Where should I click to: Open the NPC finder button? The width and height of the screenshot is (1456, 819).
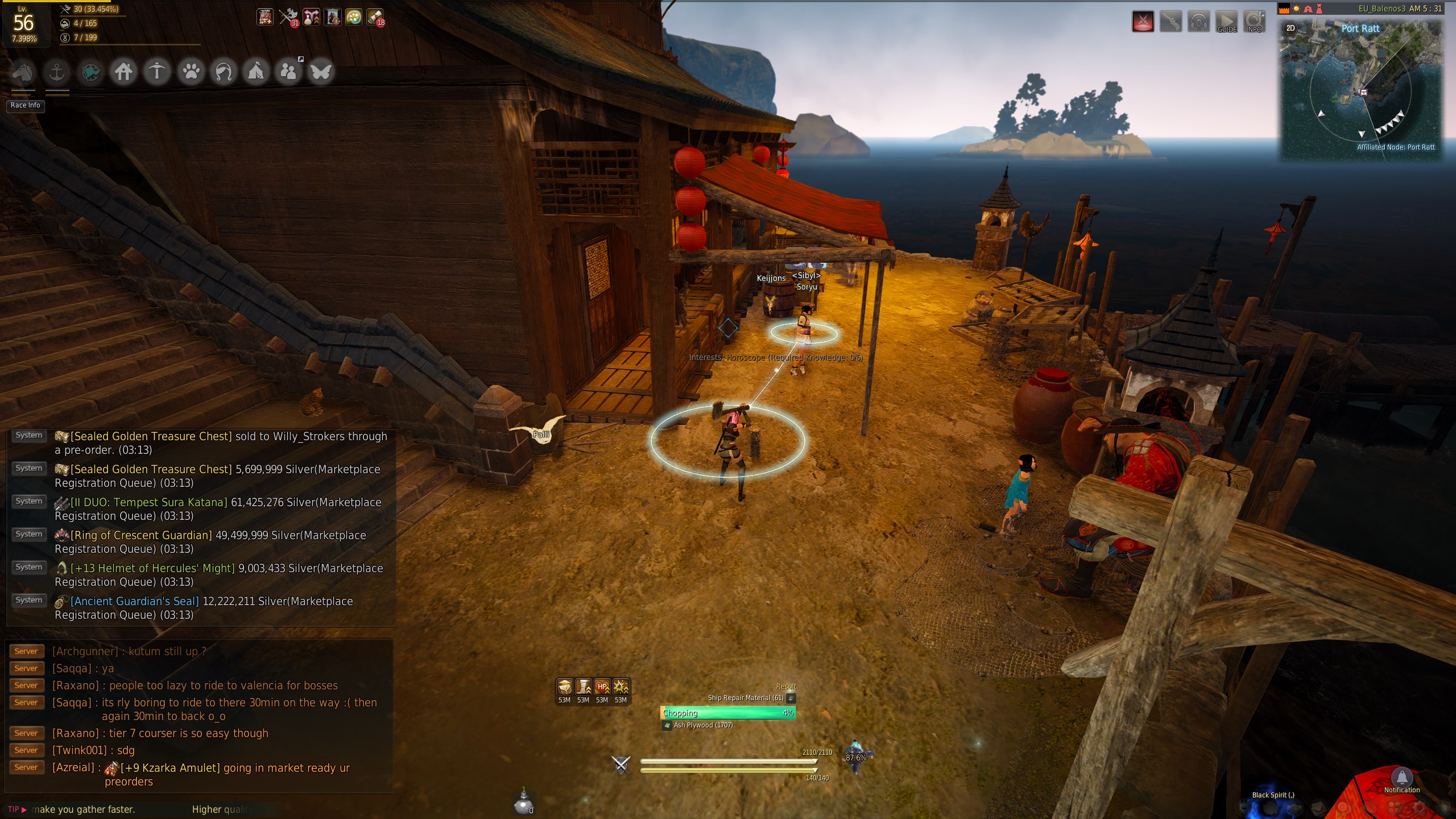click(1254, 22)
